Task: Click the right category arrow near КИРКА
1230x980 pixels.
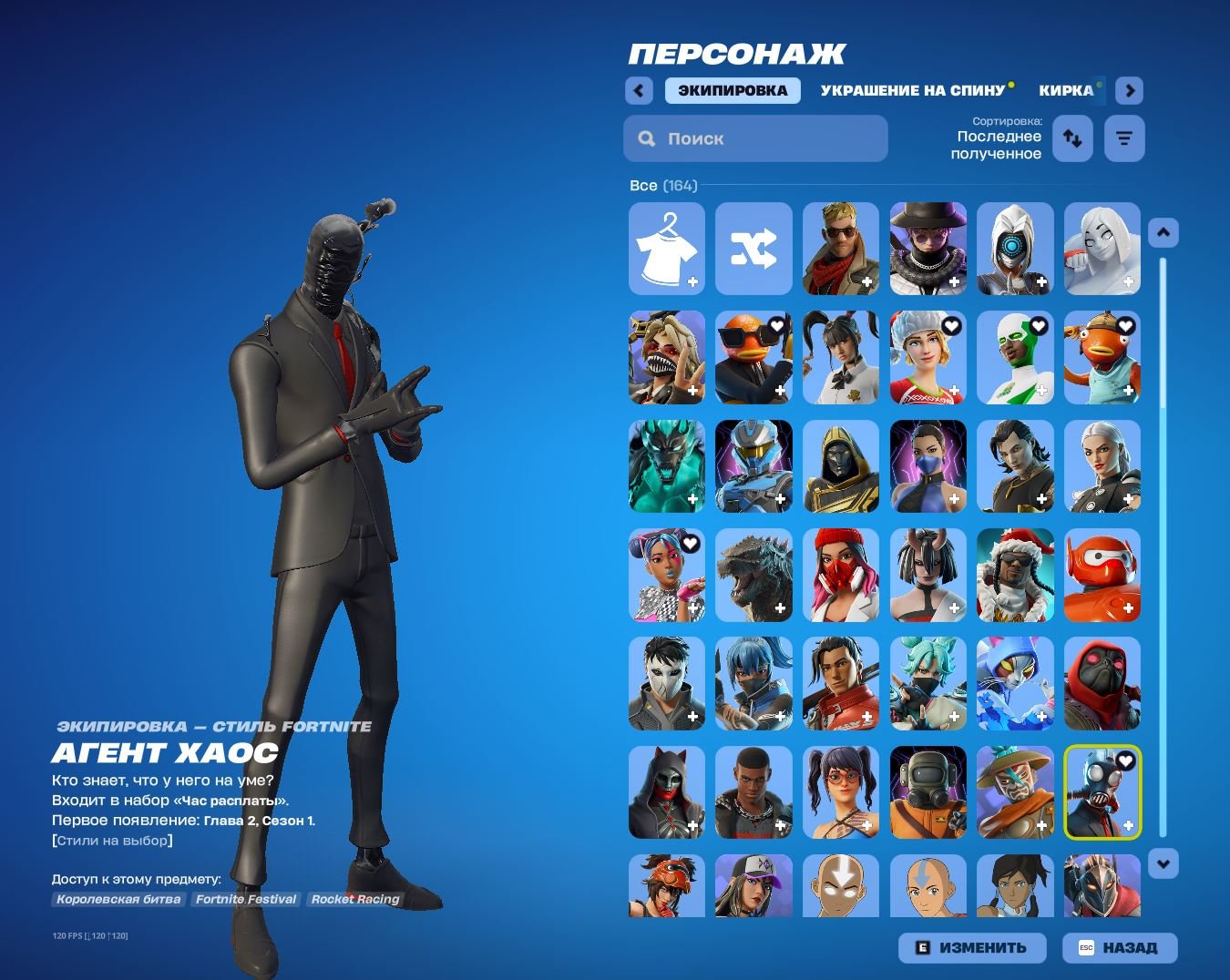Action: pyautogui.click(x=1128, y=90)
